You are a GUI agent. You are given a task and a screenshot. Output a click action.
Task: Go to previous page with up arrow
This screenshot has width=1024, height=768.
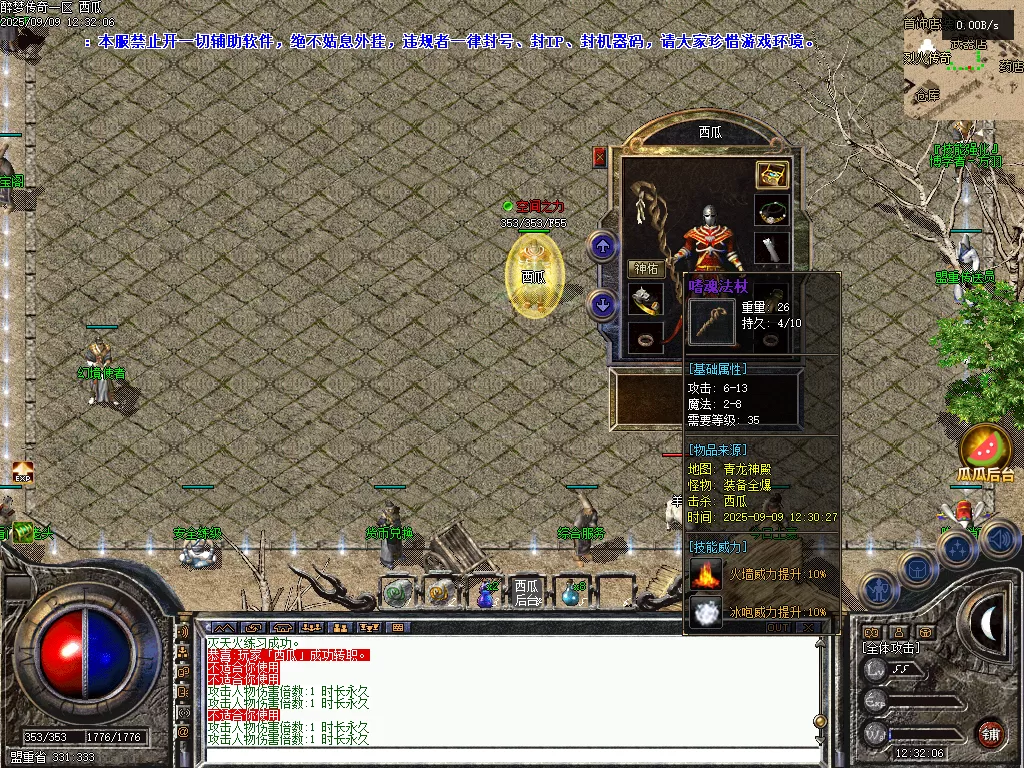coord(602,245)
